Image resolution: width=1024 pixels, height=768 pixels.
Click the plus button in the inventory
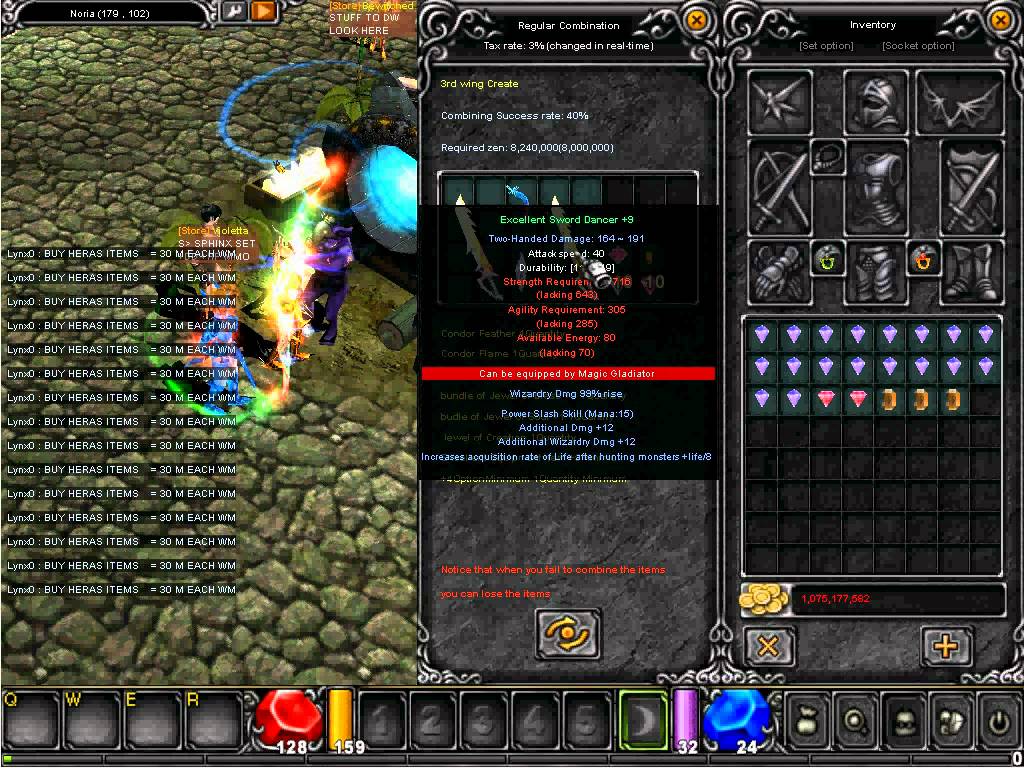(945, 646)
